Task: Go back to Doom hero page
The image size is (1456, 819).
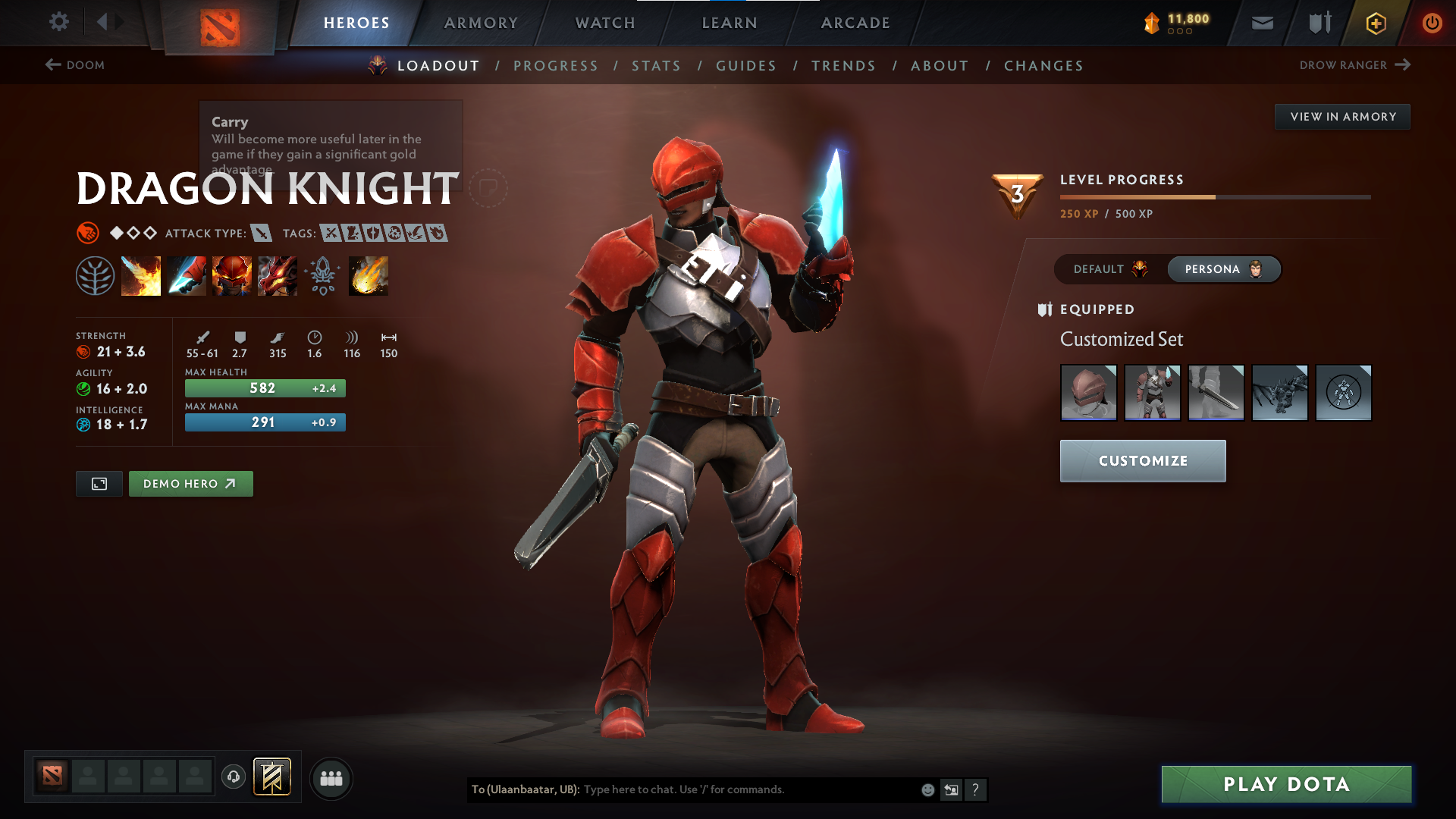Action: tap(76, 65)
